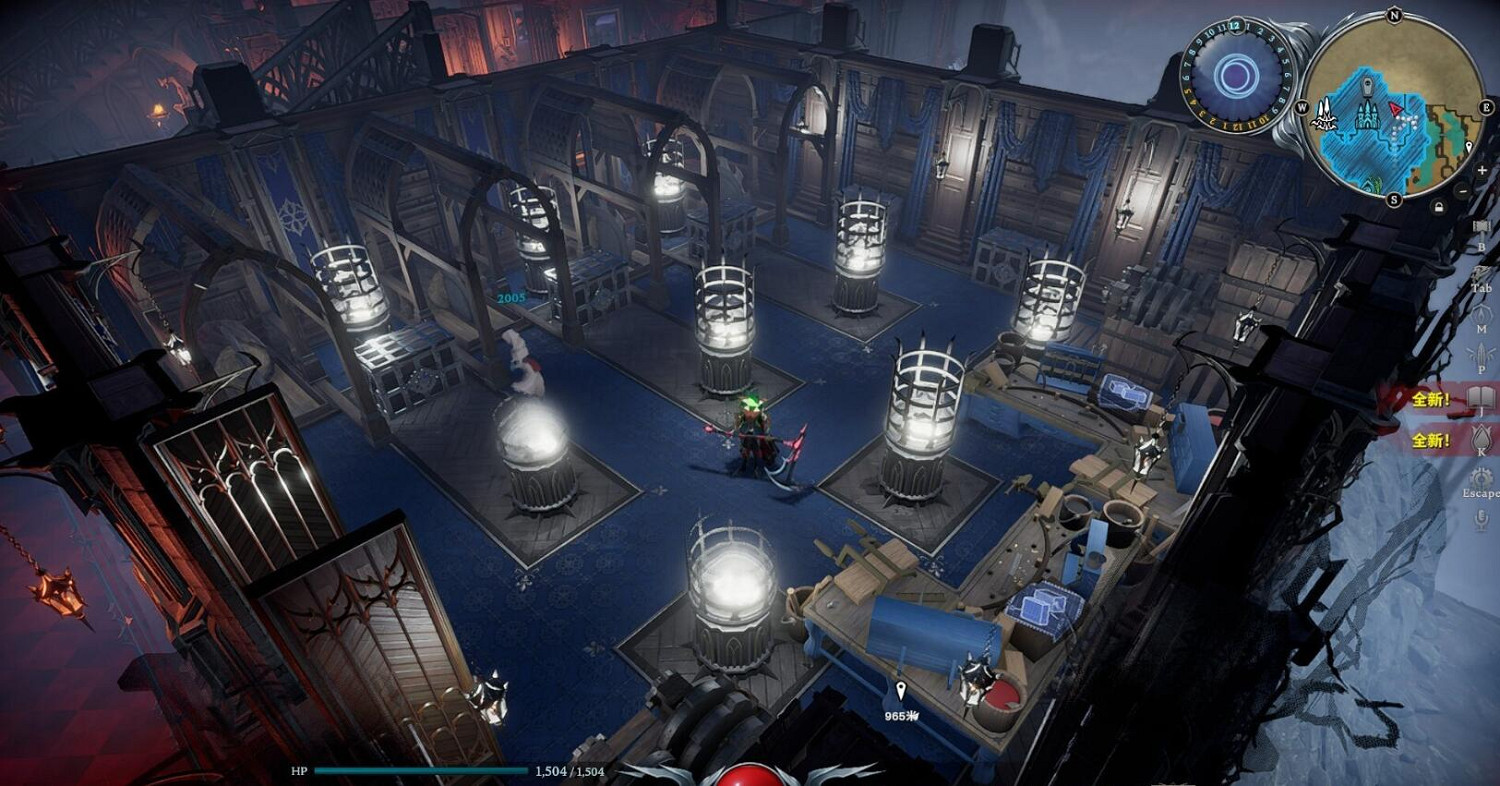The height and width of the screenshot is (786, 1500).
Task: Open the journal book icon marked new
Action: pyautogui.click(x=1481, y=399)
